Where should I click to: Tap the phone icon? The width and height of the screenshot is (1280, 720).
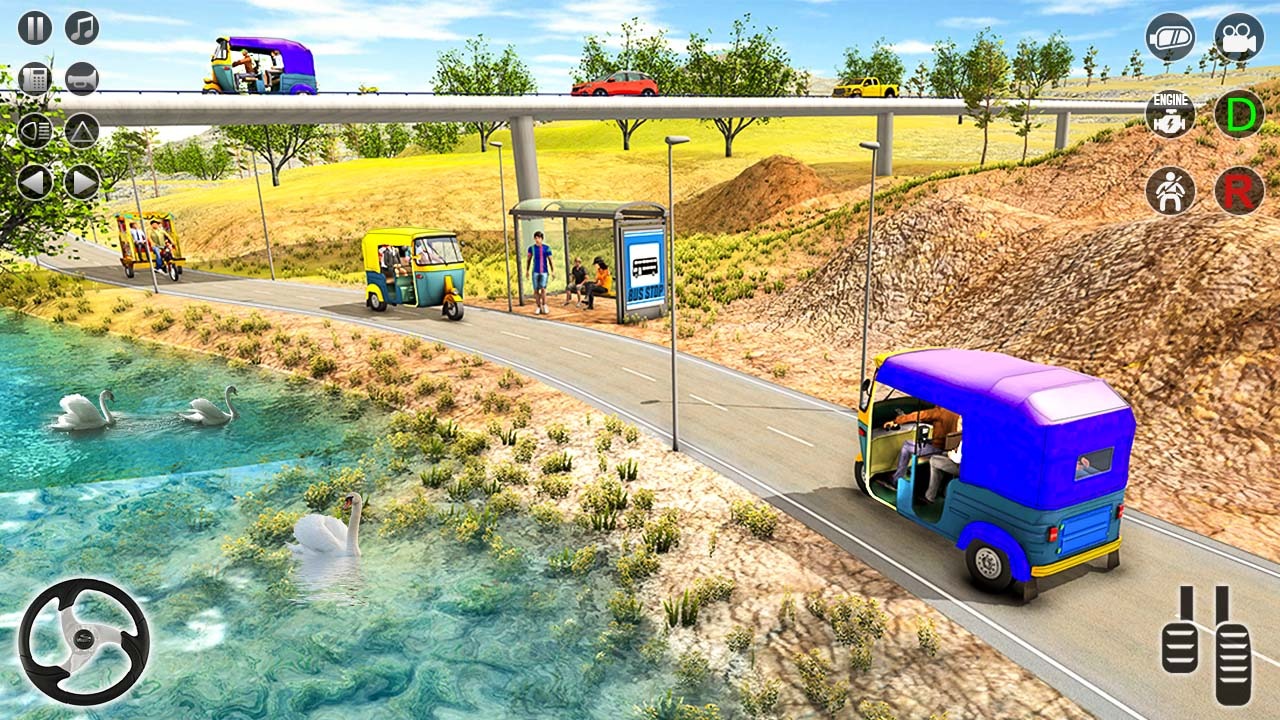pyautogui.click(x=35, y=77)
